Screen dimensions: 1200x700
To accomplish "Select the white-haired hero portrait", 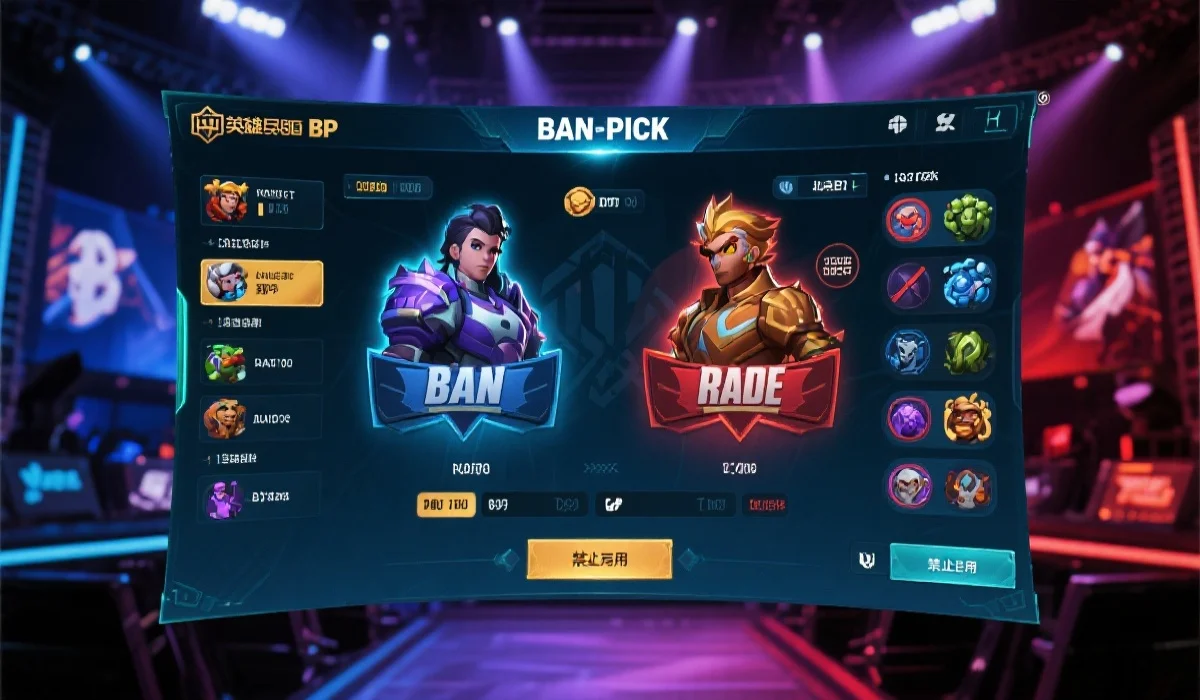I will (x=908, y=486).
